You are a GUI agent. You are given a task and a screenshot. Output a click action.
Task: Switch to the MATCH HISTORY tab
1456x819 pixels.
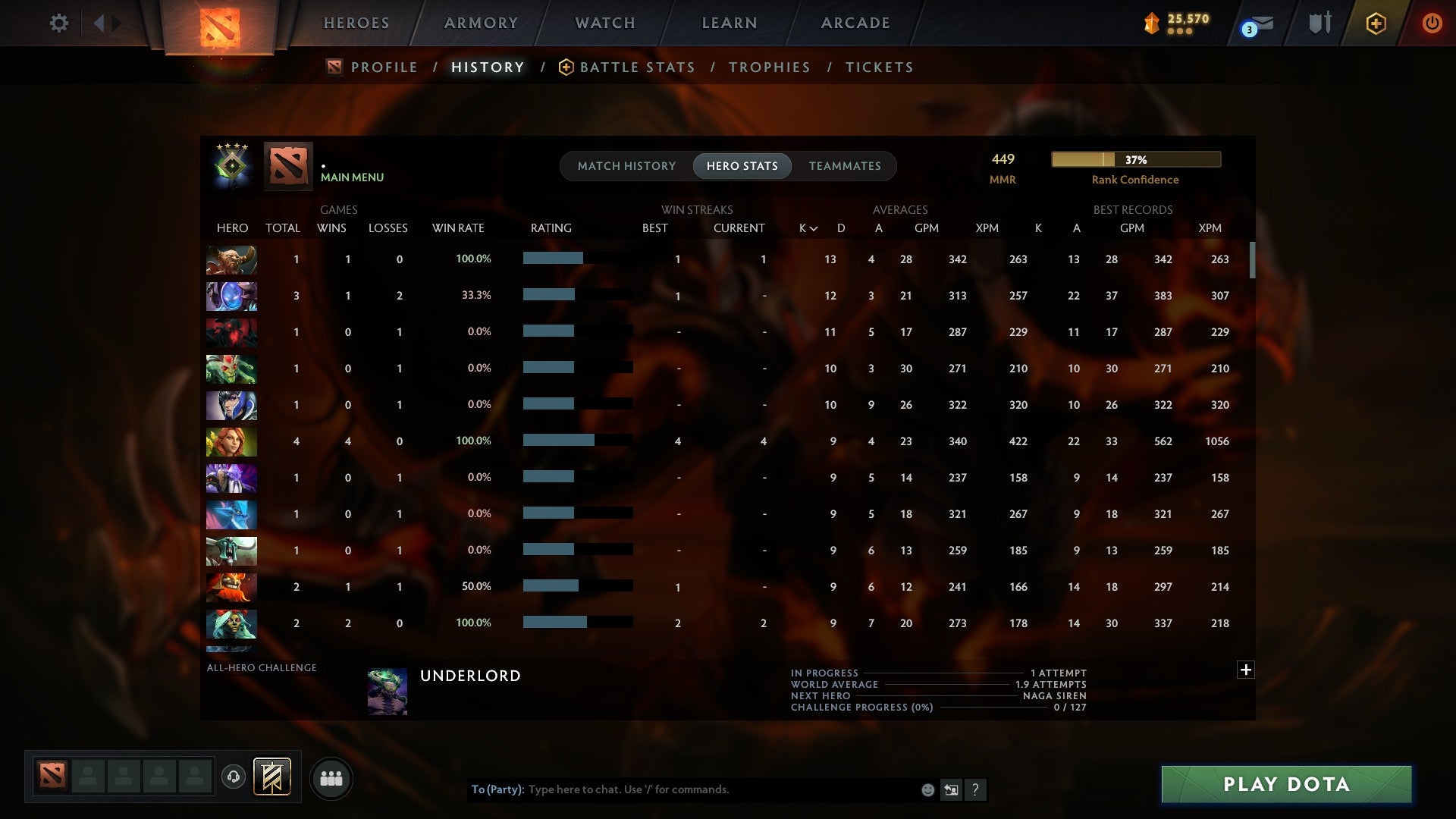click(x=626, y=165)
